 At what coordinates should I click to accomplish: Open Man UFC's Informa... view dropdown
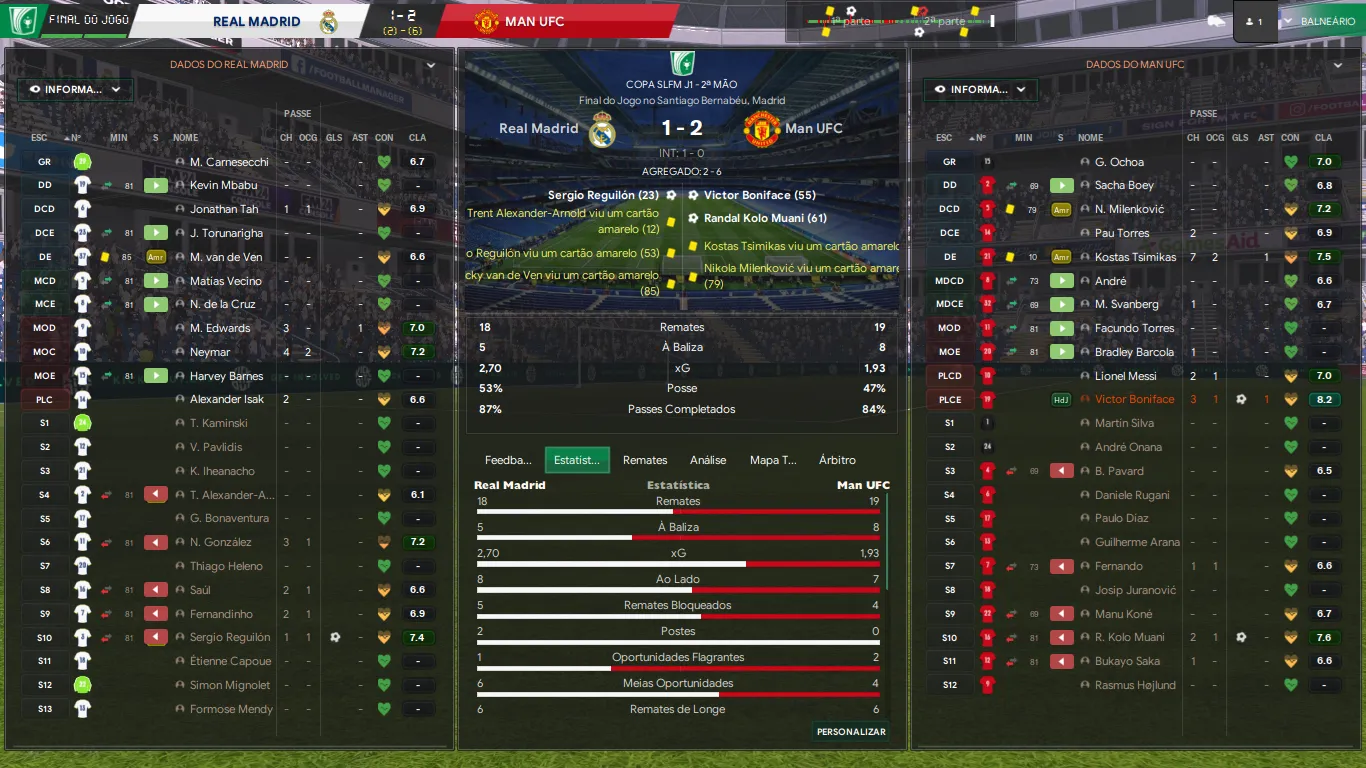pos(980,89)
